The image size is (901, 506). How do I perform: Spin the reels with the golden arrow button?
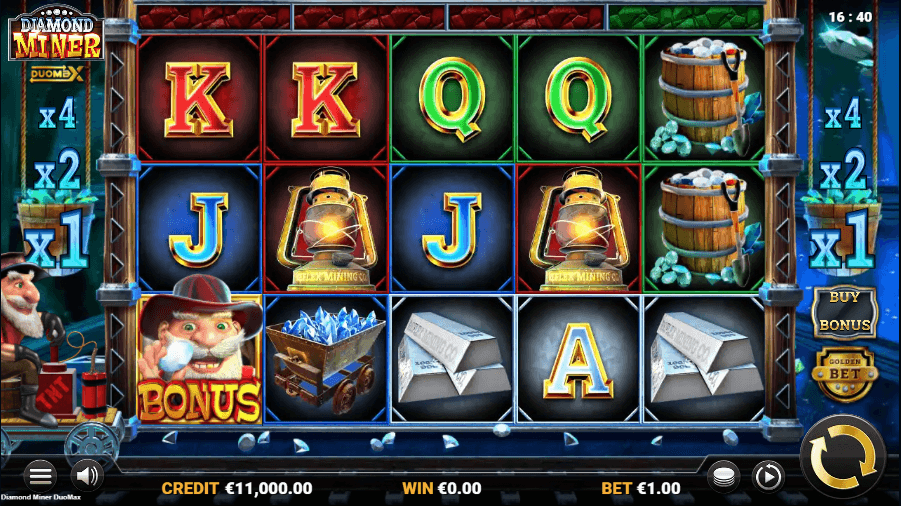pos(842,456)
